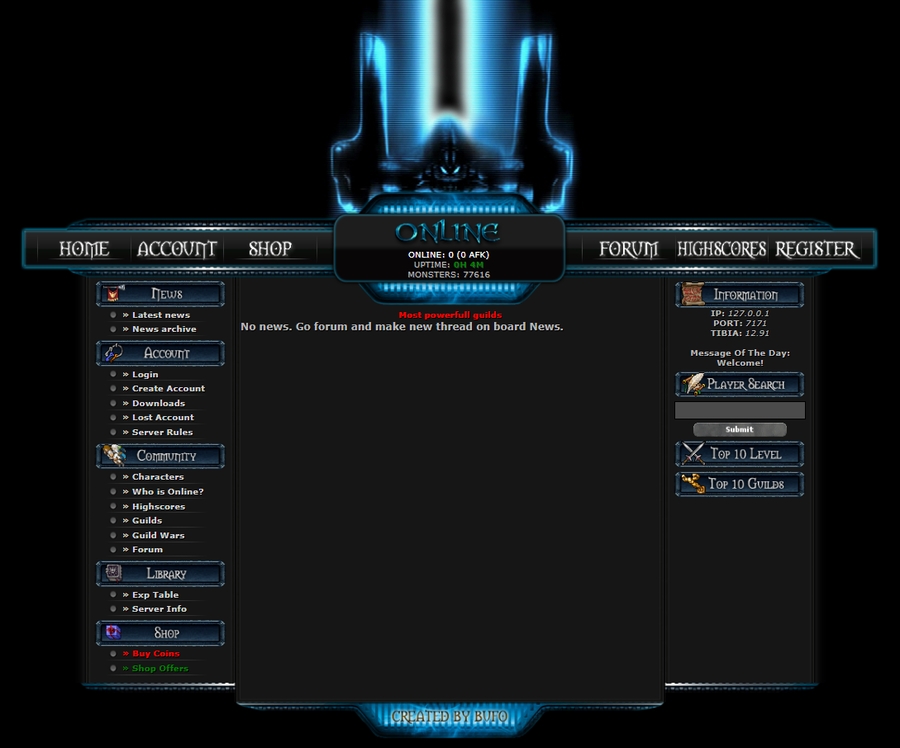
Task: Choose Create Account in the sidebar
Action: coord(168,388)
